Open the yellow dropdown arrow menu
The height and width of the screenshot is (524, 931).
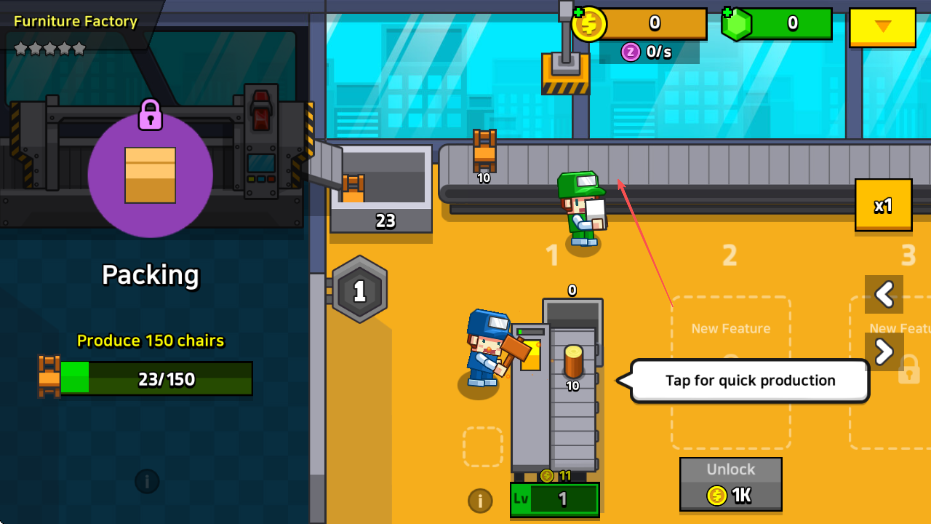(x=882, y=27)
